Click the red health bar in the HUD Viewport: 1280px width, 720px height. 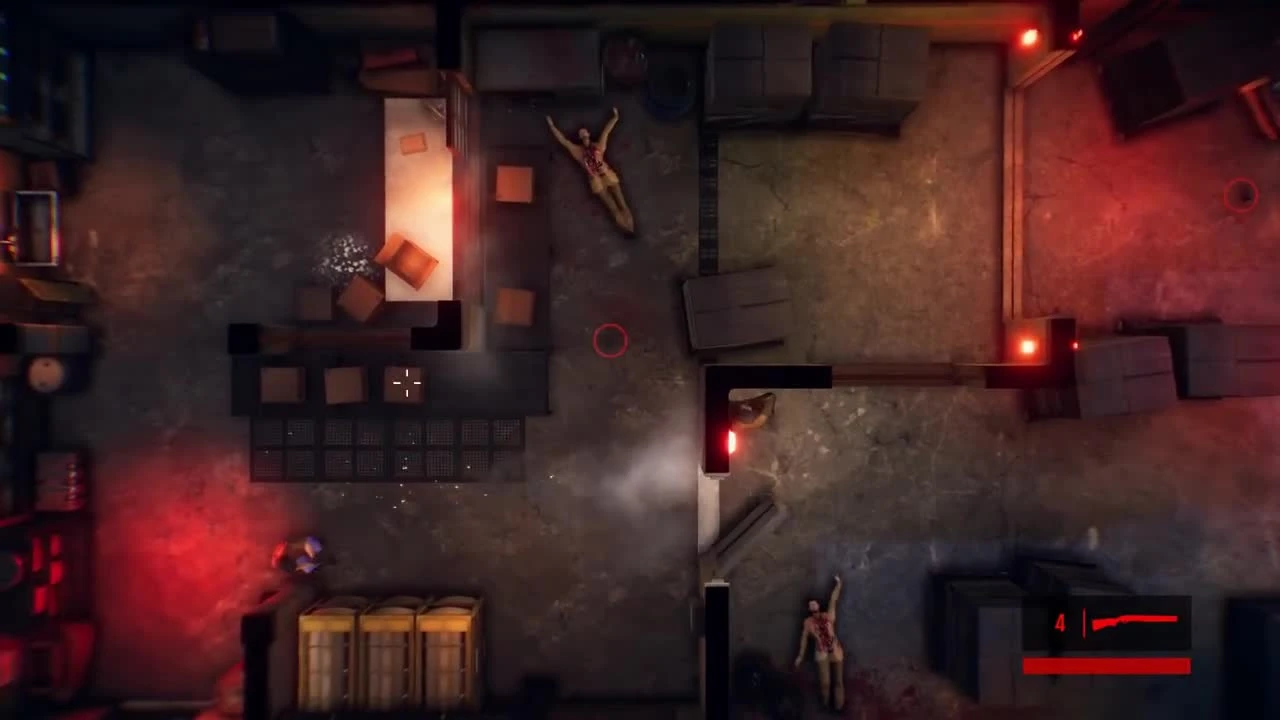point(1105,666)
